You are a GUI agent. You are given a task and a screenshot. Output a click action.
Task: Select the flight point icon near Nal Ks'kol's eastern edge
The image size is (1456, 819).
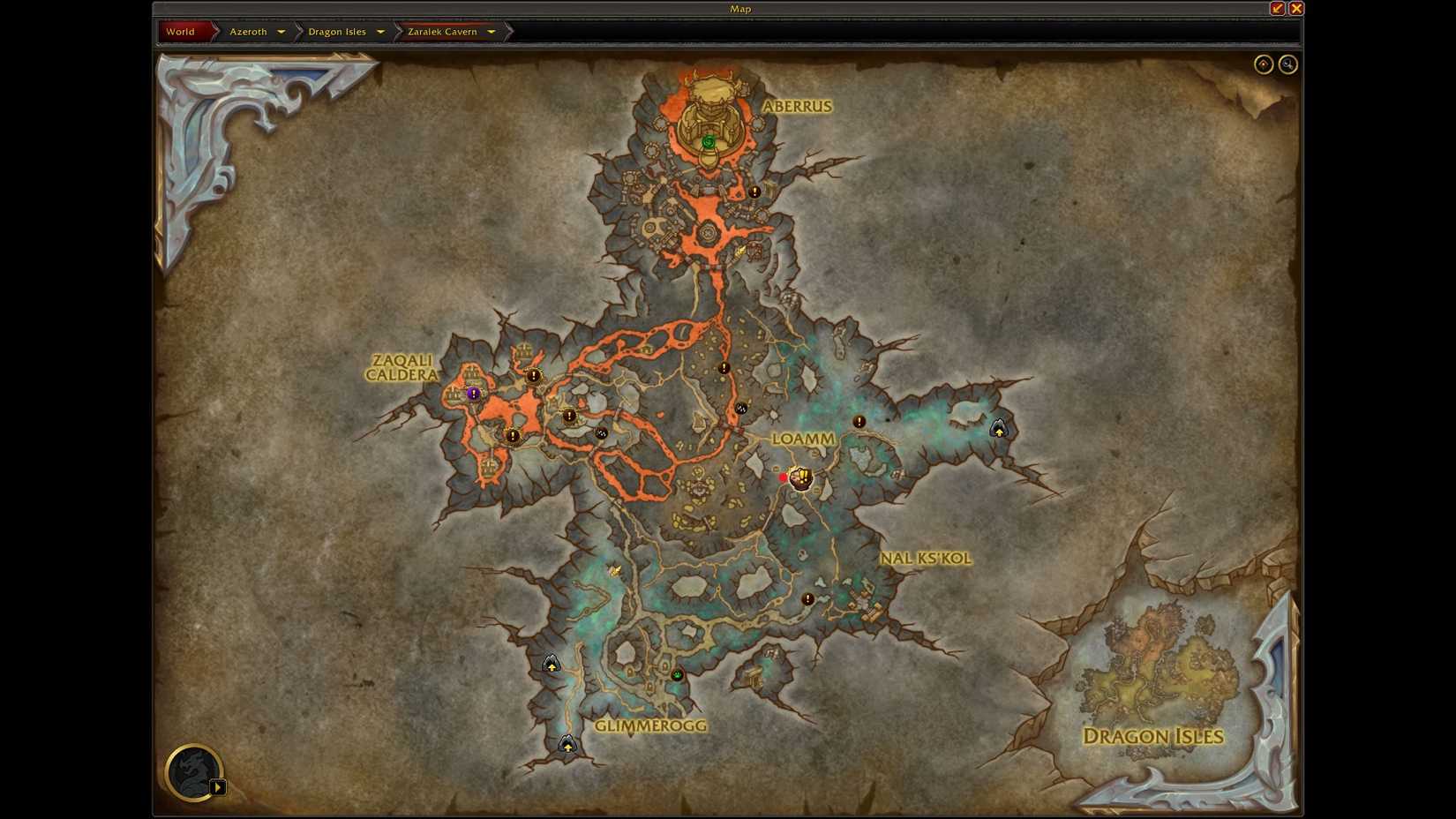[x=998, y=430]
